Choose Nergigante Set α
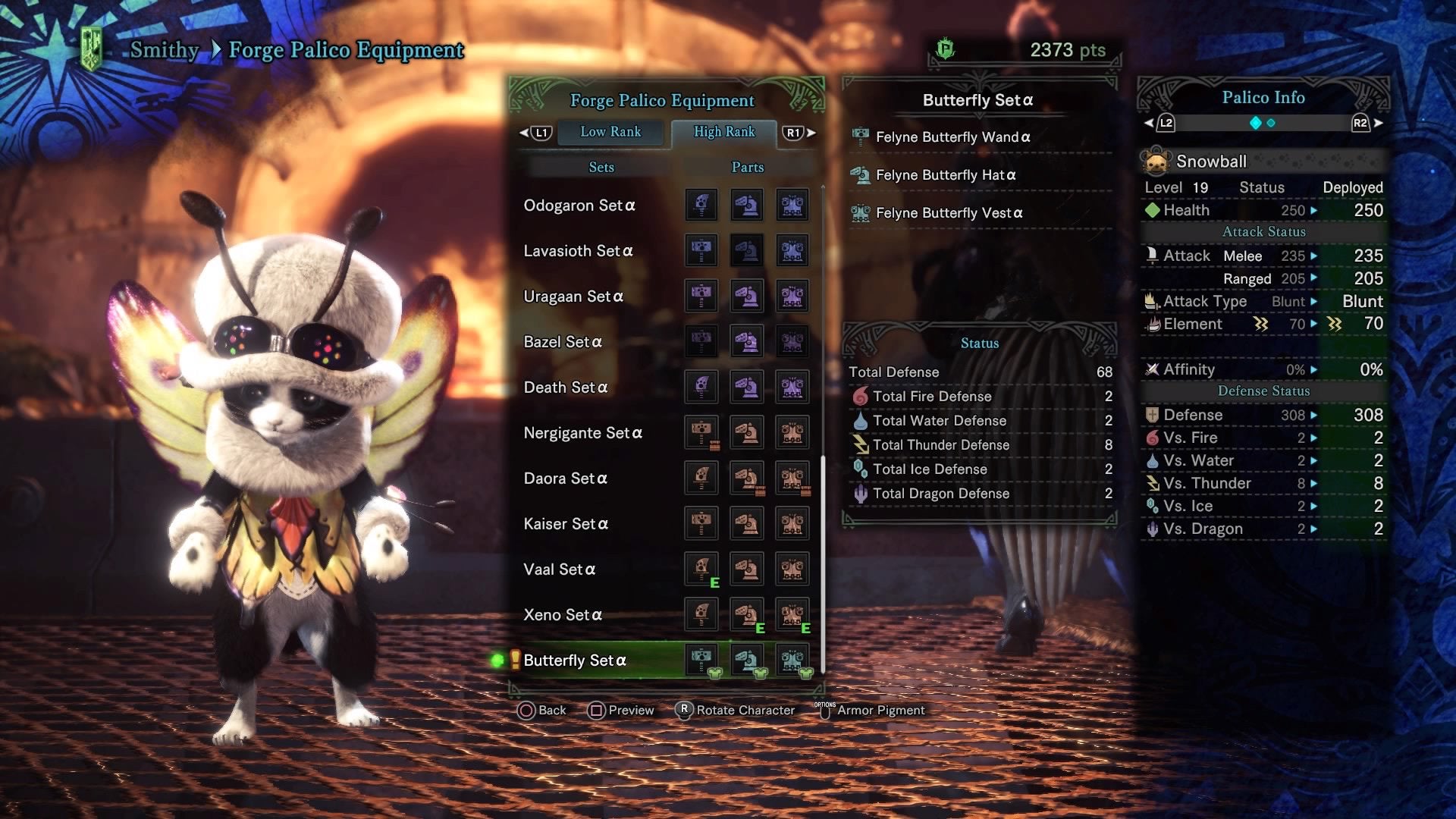 [582, 433]
